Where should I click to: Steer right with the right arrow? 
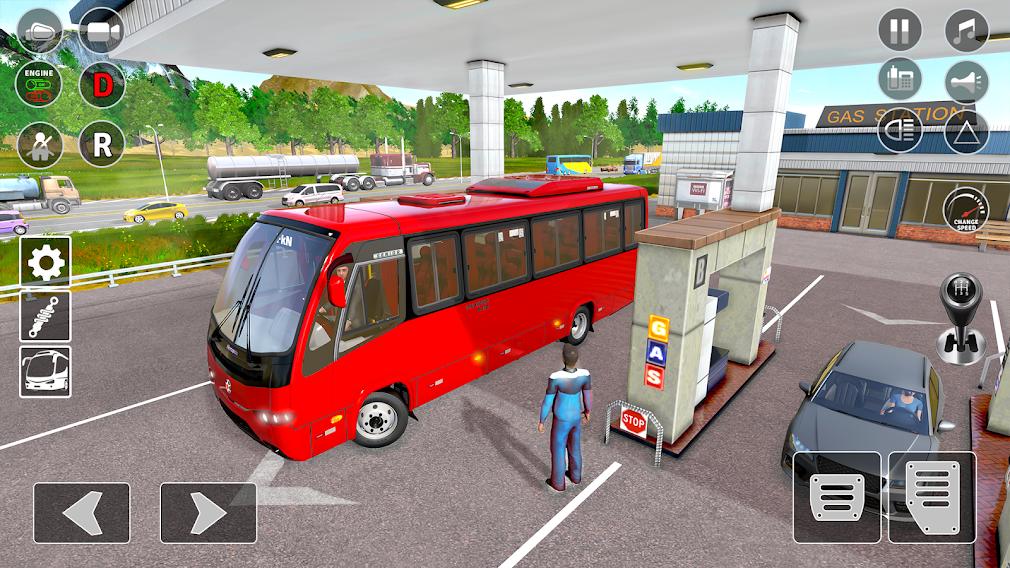208,513
